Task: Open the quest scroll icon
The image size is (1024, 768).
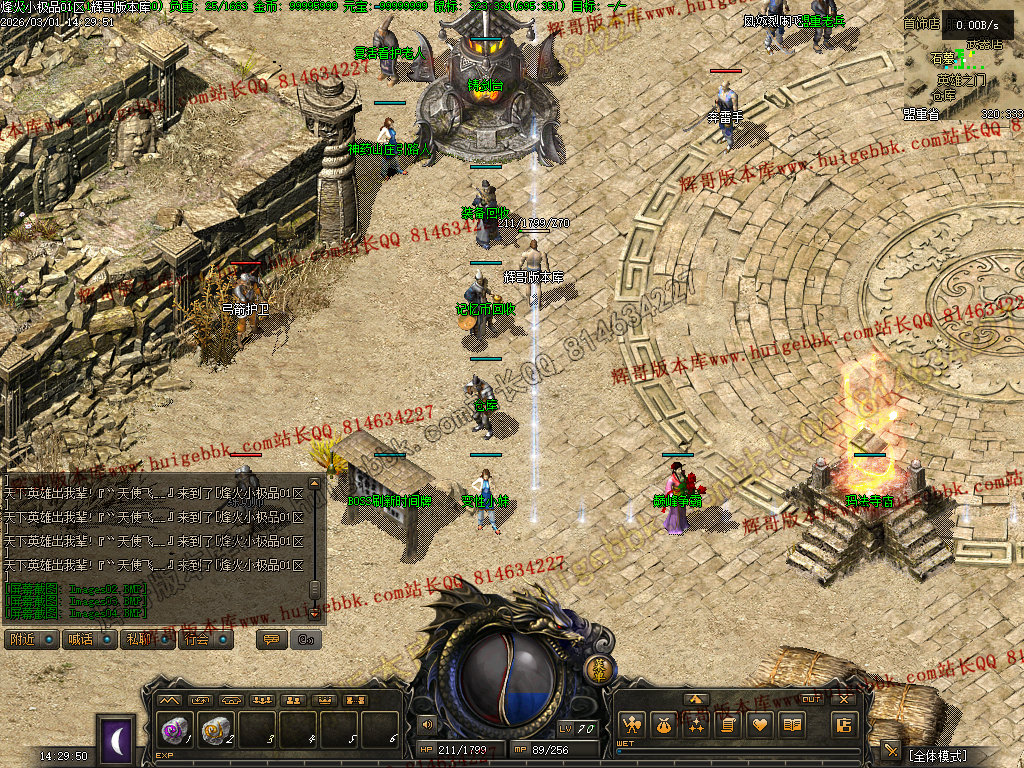Action: tap(728, 724)
